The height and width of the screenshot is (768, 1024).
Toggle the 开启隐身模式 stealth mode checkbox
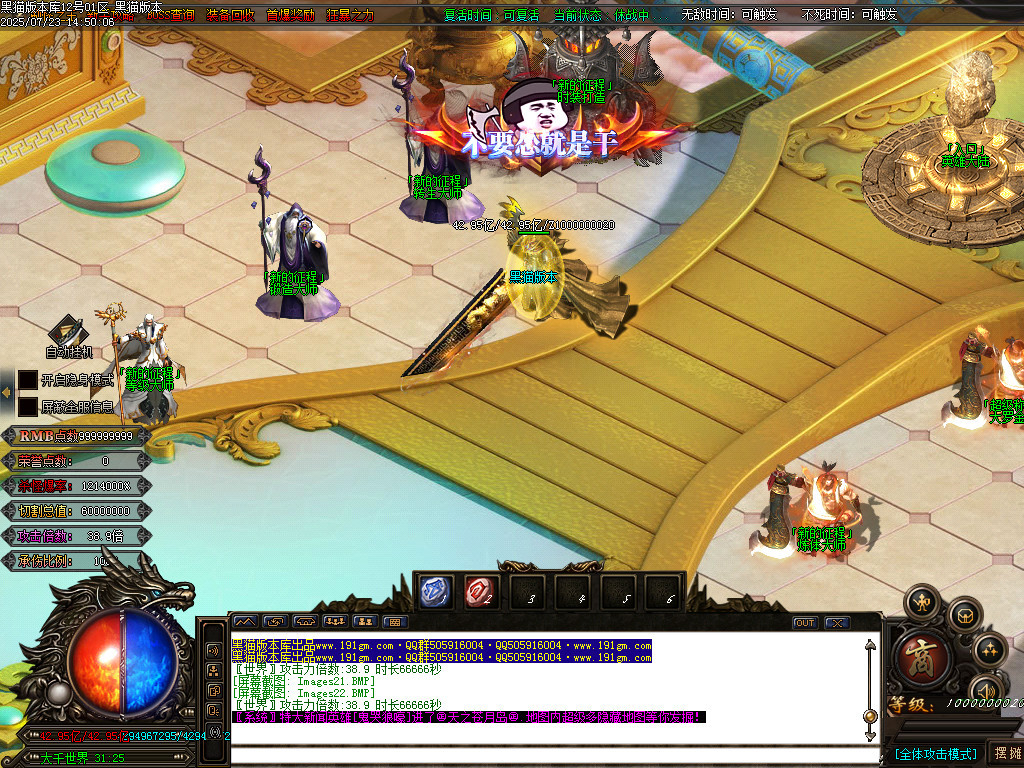point(28,381)
